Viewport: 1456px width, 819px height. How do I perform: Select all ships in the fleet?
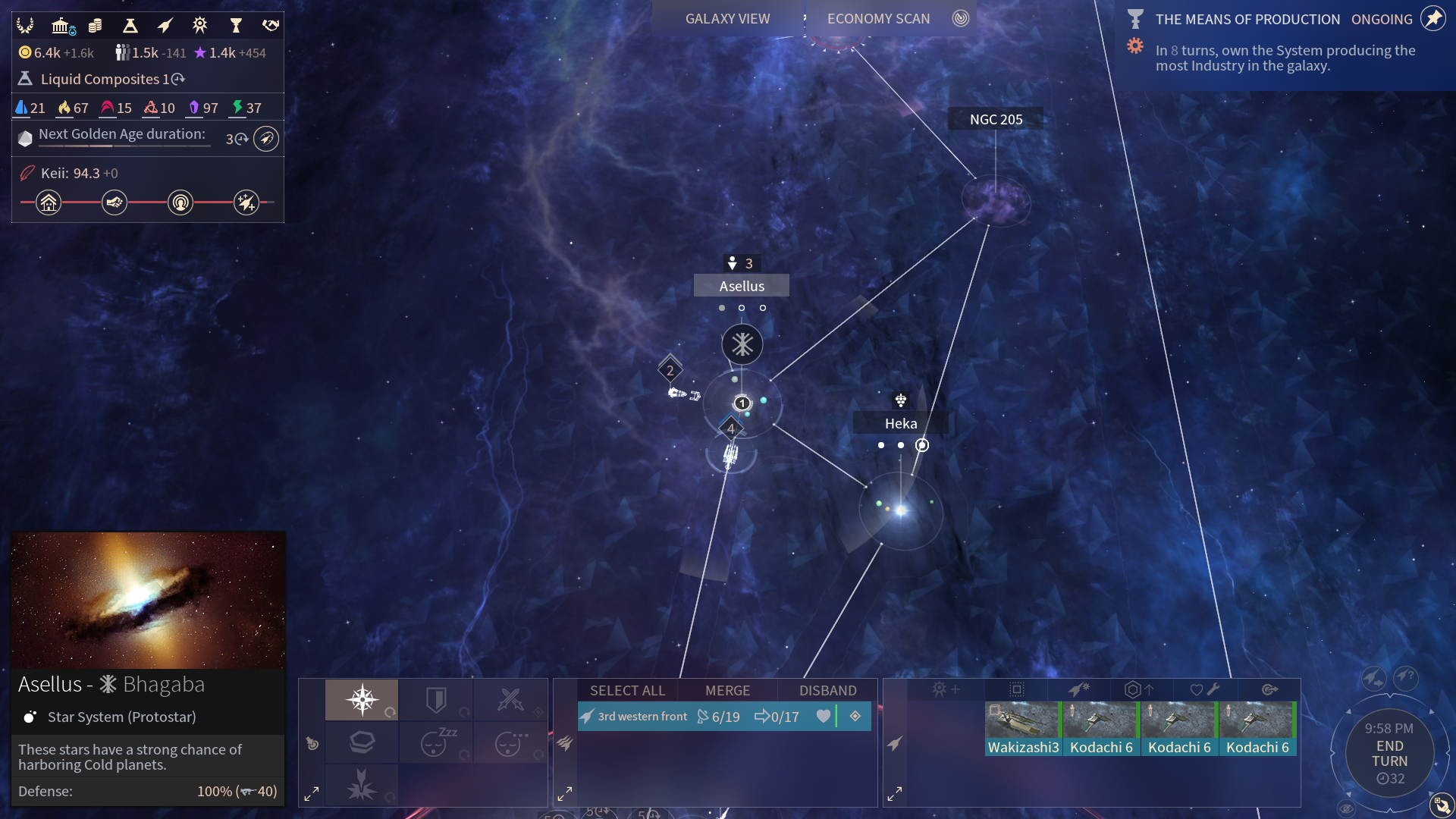coord(627,691)
